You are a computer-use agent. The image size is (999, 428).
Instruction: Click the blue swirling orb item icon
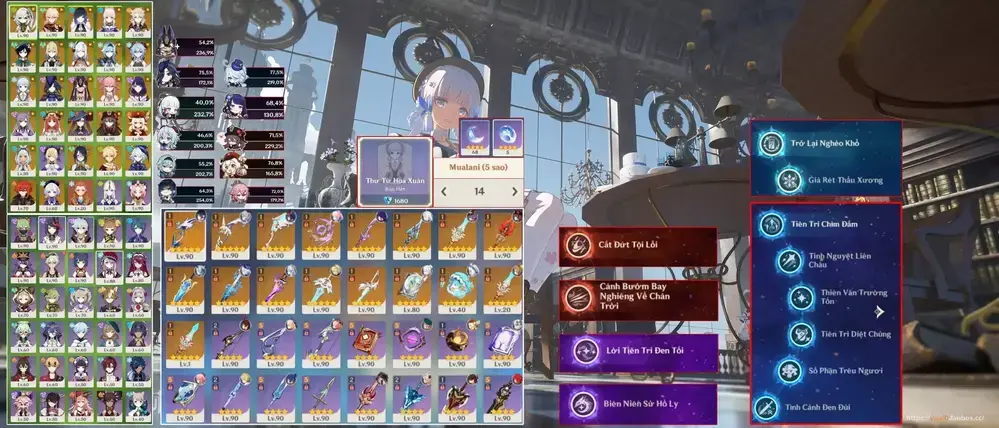[509, 134]
